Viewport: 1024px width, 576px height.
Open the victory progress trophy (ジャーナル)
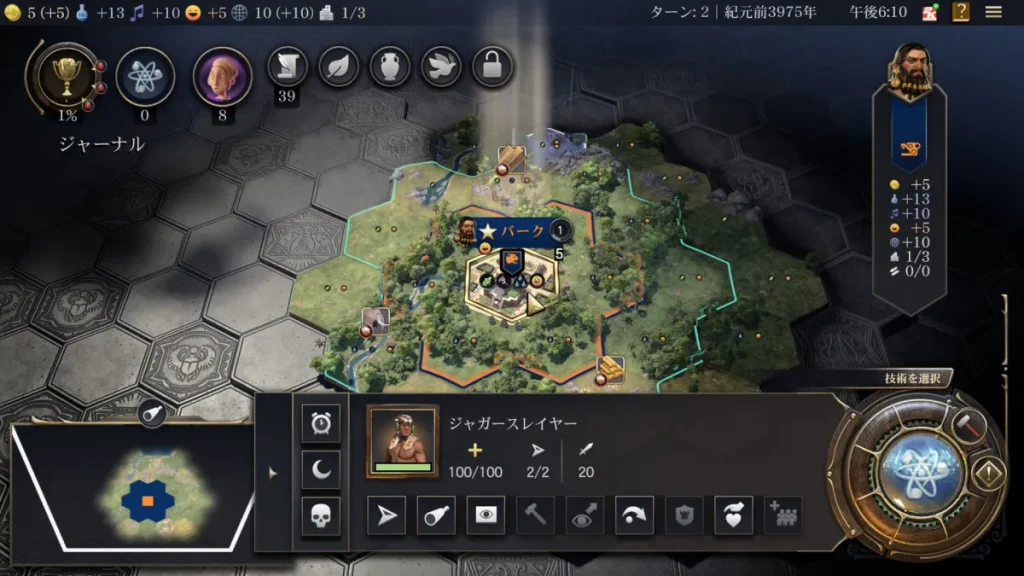67,77
